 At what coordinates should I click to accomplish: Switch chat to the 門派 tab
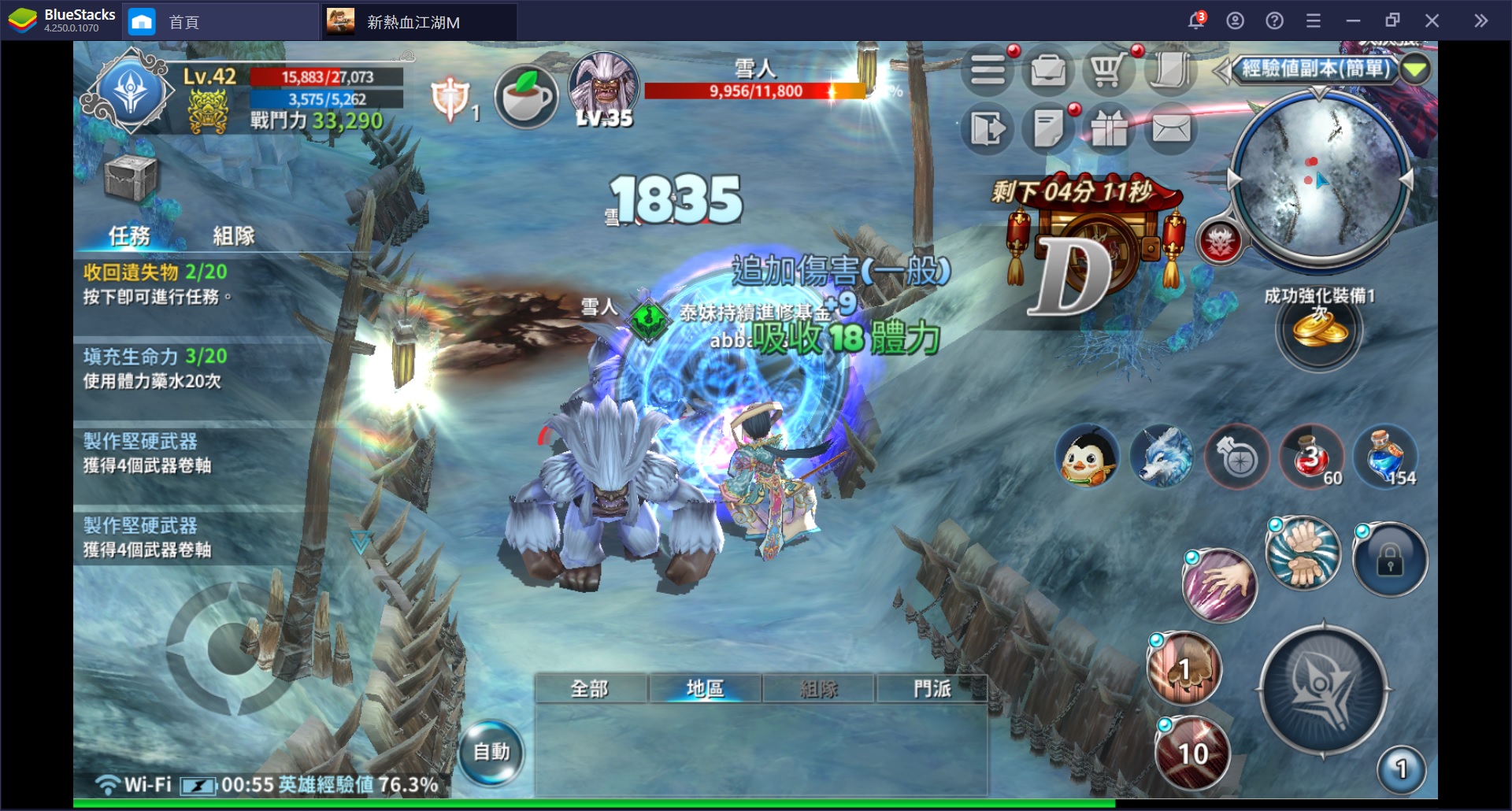932,689
